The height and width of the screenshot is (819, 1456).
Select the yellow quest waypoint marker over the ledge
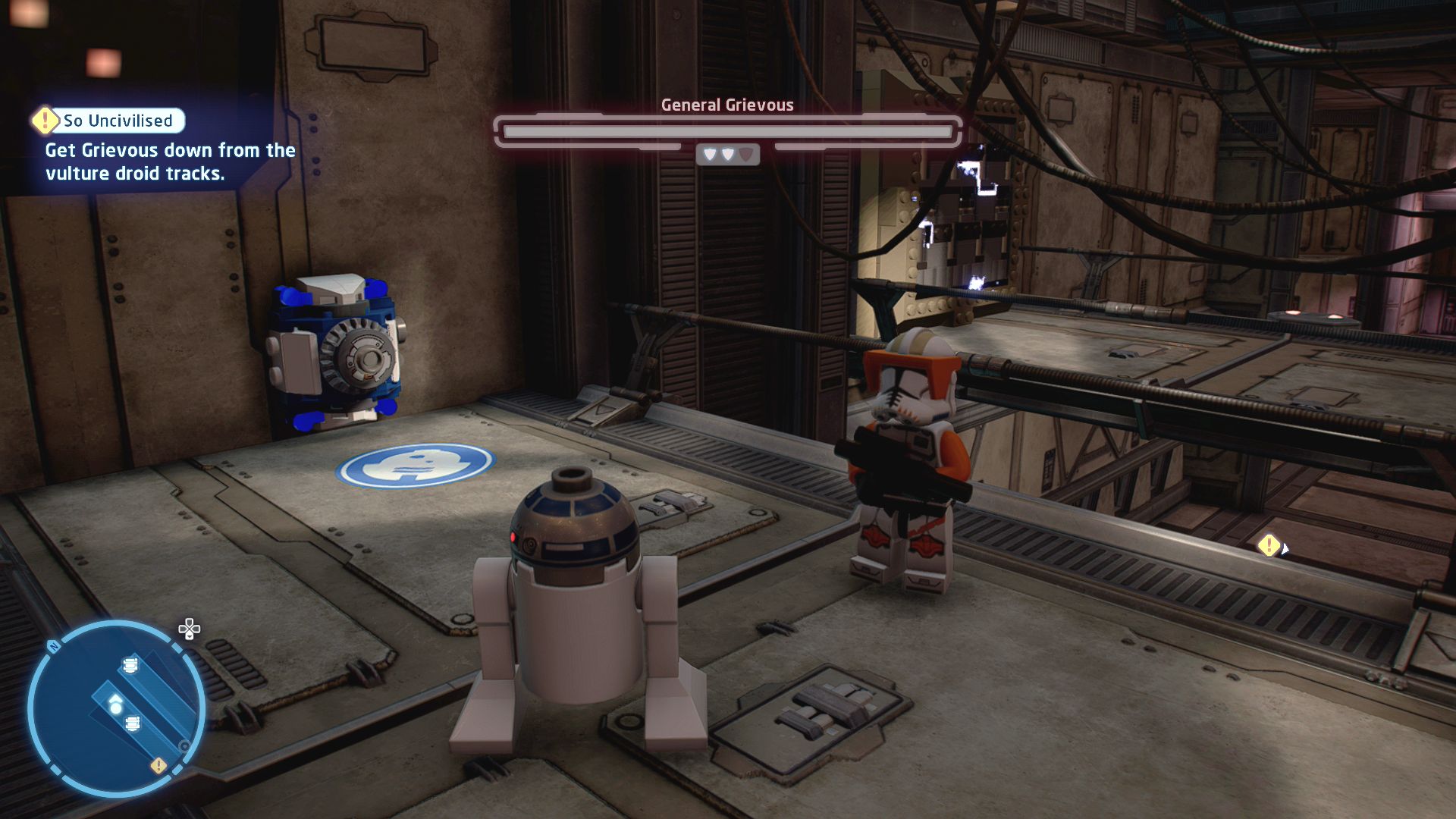point(1269,545)
